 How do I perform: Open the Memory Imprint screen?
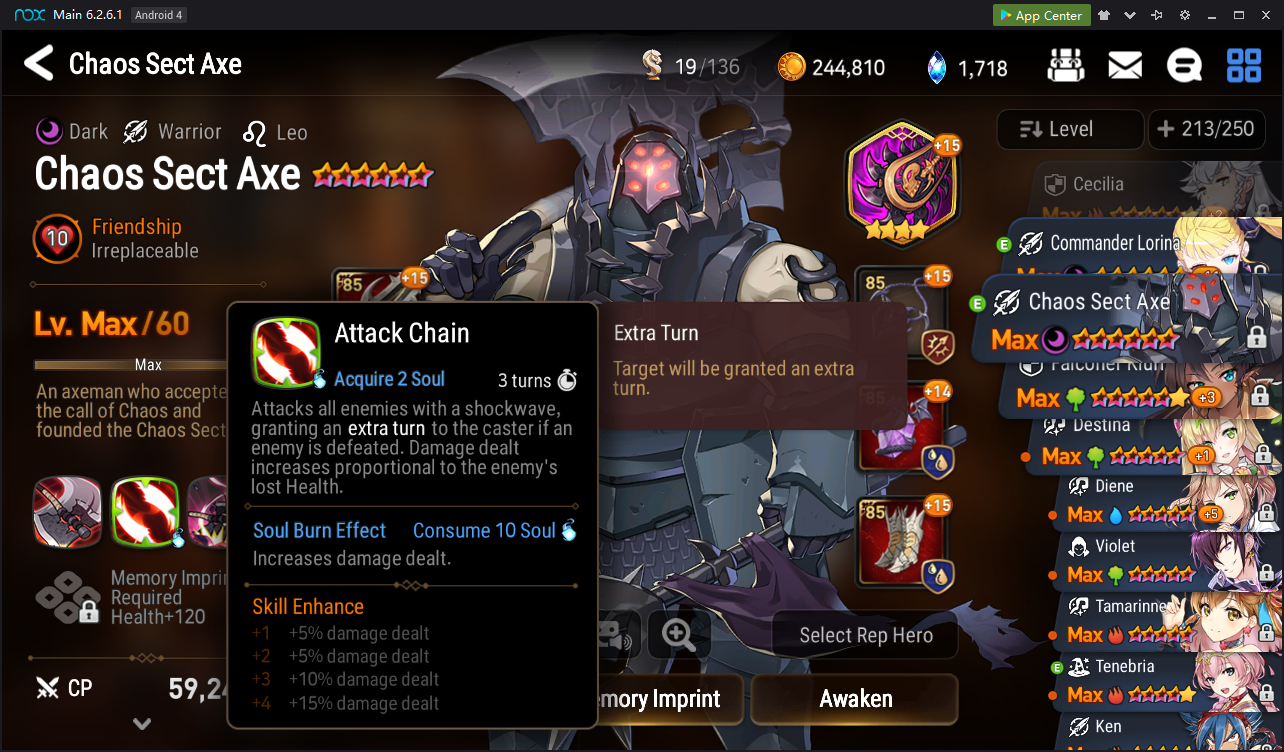click(x=660, y=699)
